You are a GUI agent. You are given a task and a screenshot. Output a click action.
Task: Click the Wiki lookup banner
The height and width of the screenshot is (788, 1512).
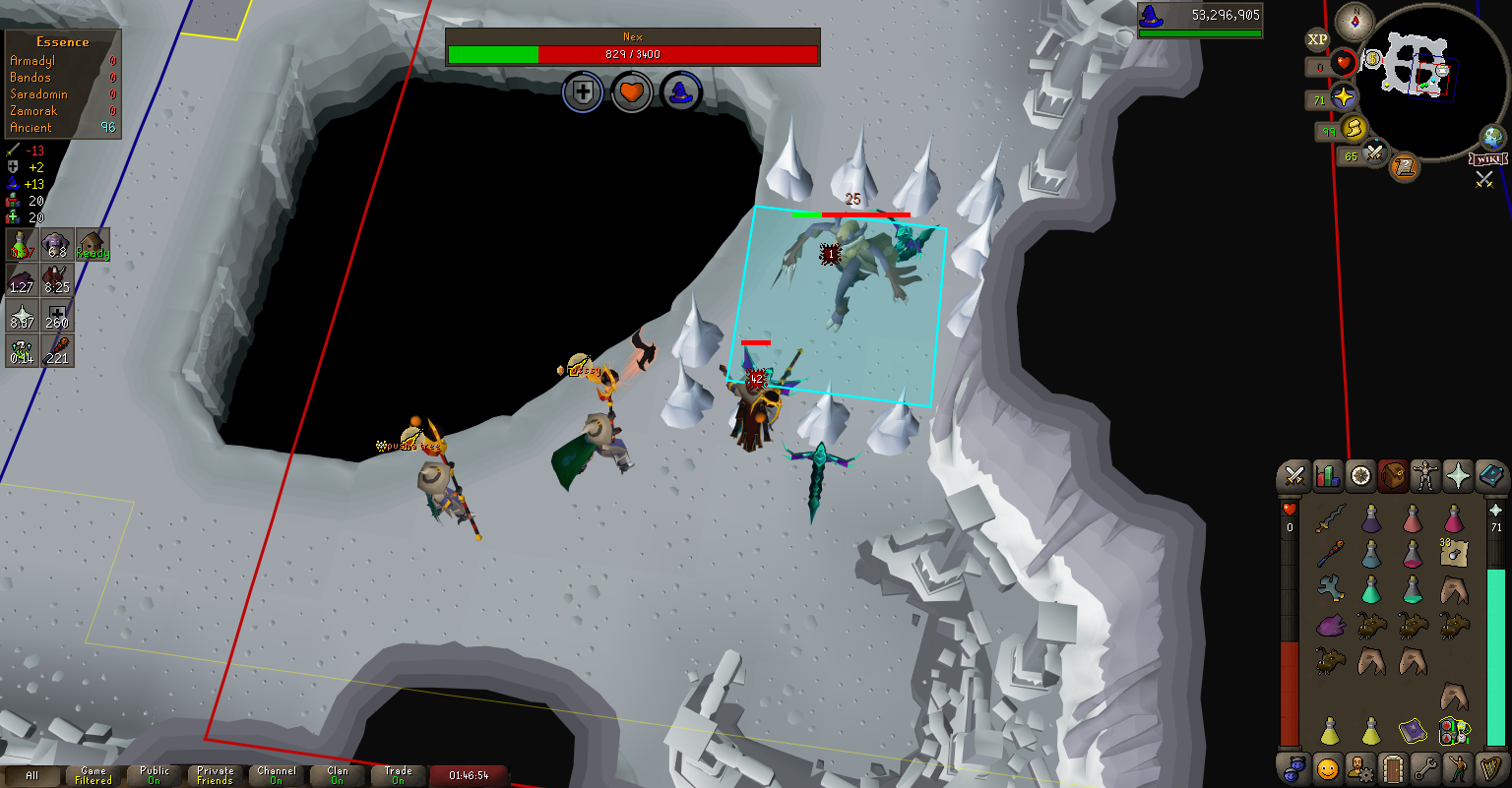tap(1488, 159)
